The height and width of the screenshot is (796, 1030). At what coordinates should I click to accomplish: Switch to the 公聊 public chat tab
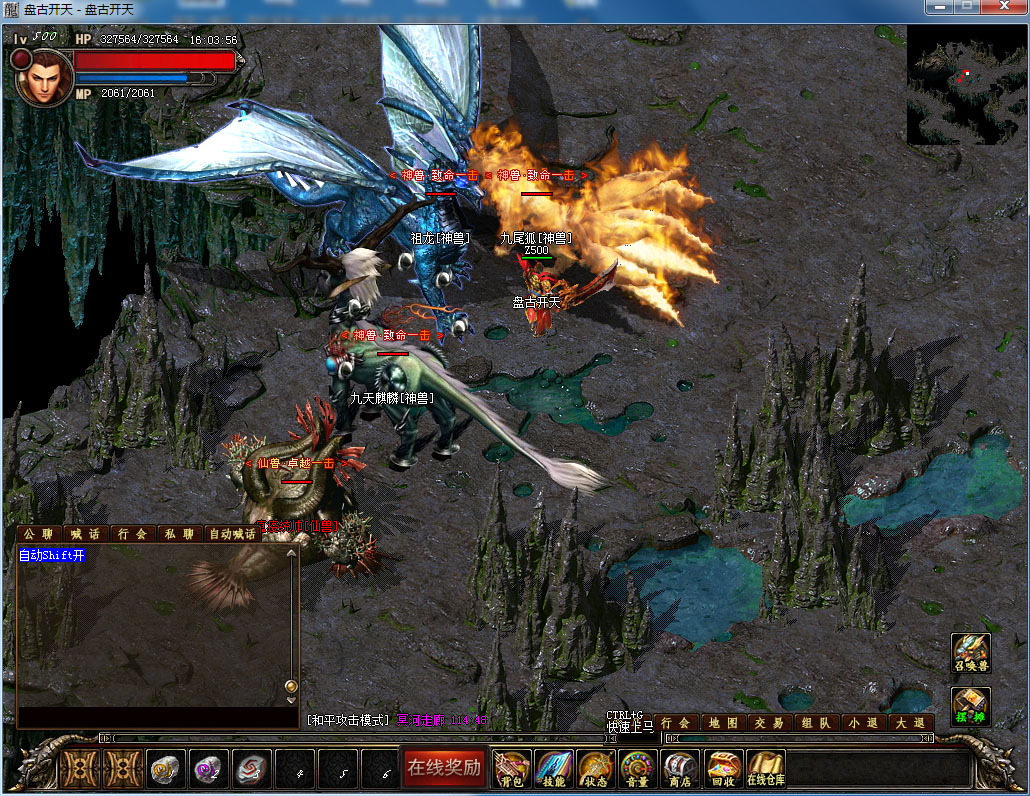coord(39,534)
